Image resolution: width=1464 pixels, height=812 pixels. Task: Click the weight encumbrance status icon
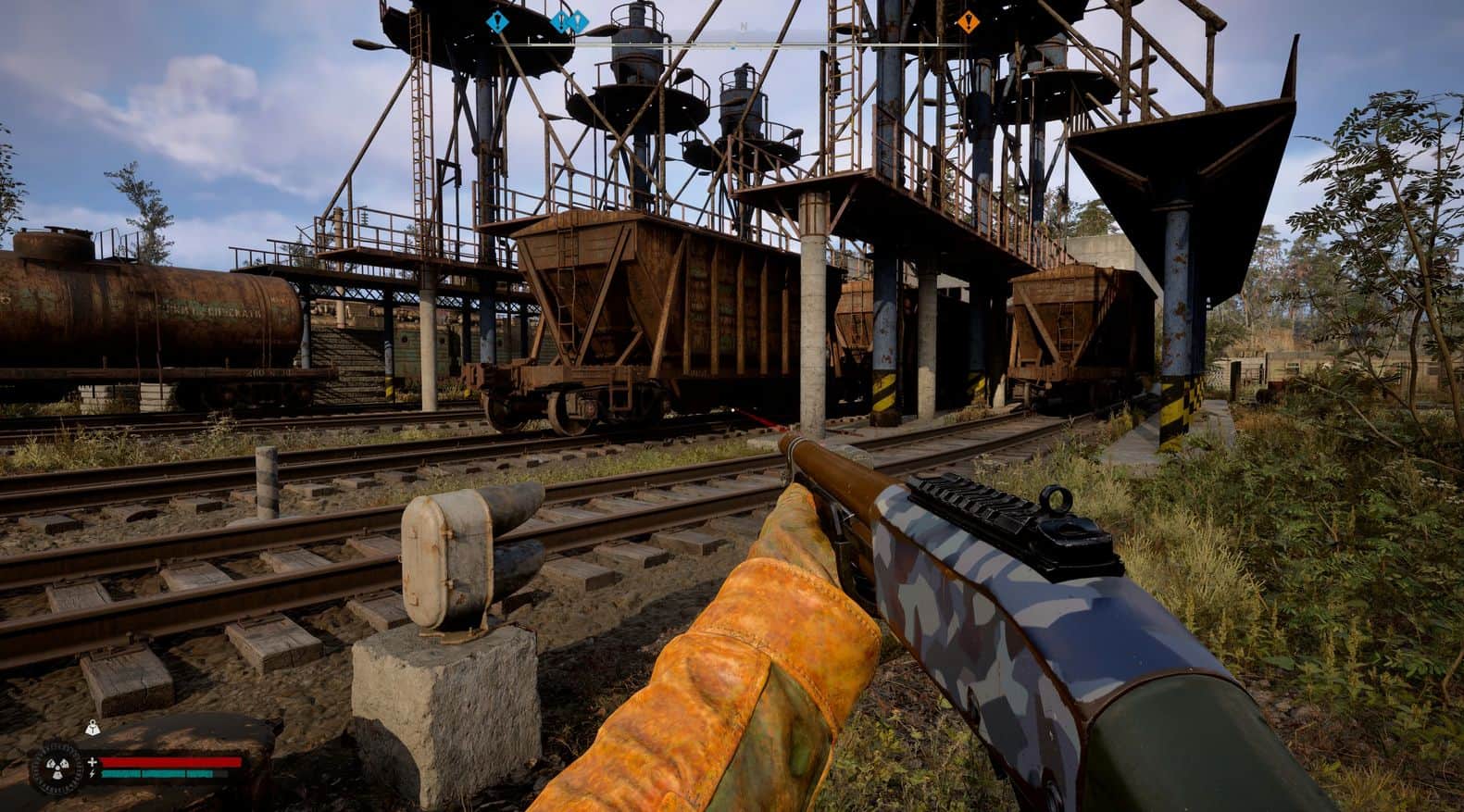coord(94,728)
